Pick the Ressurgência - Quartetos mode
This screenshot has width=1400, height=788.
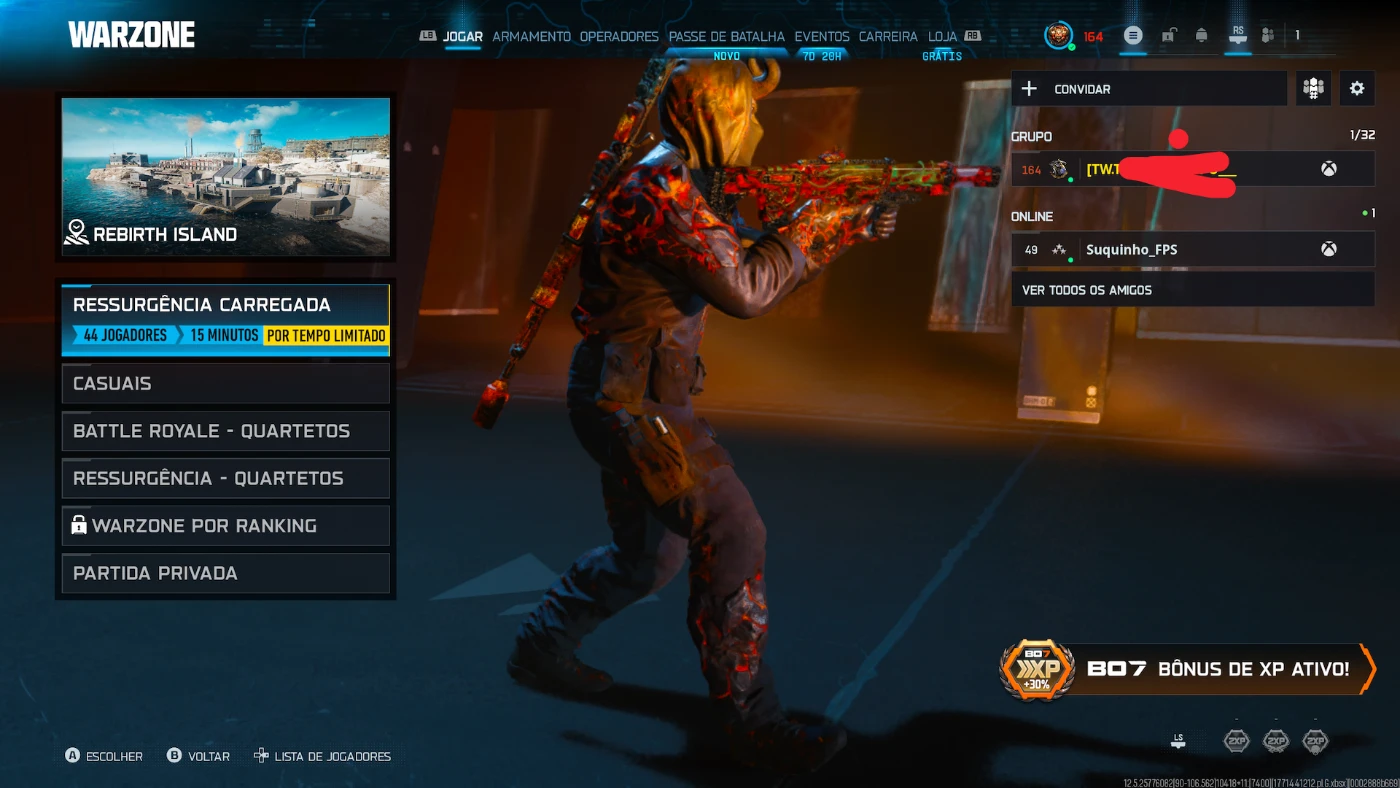225,478
